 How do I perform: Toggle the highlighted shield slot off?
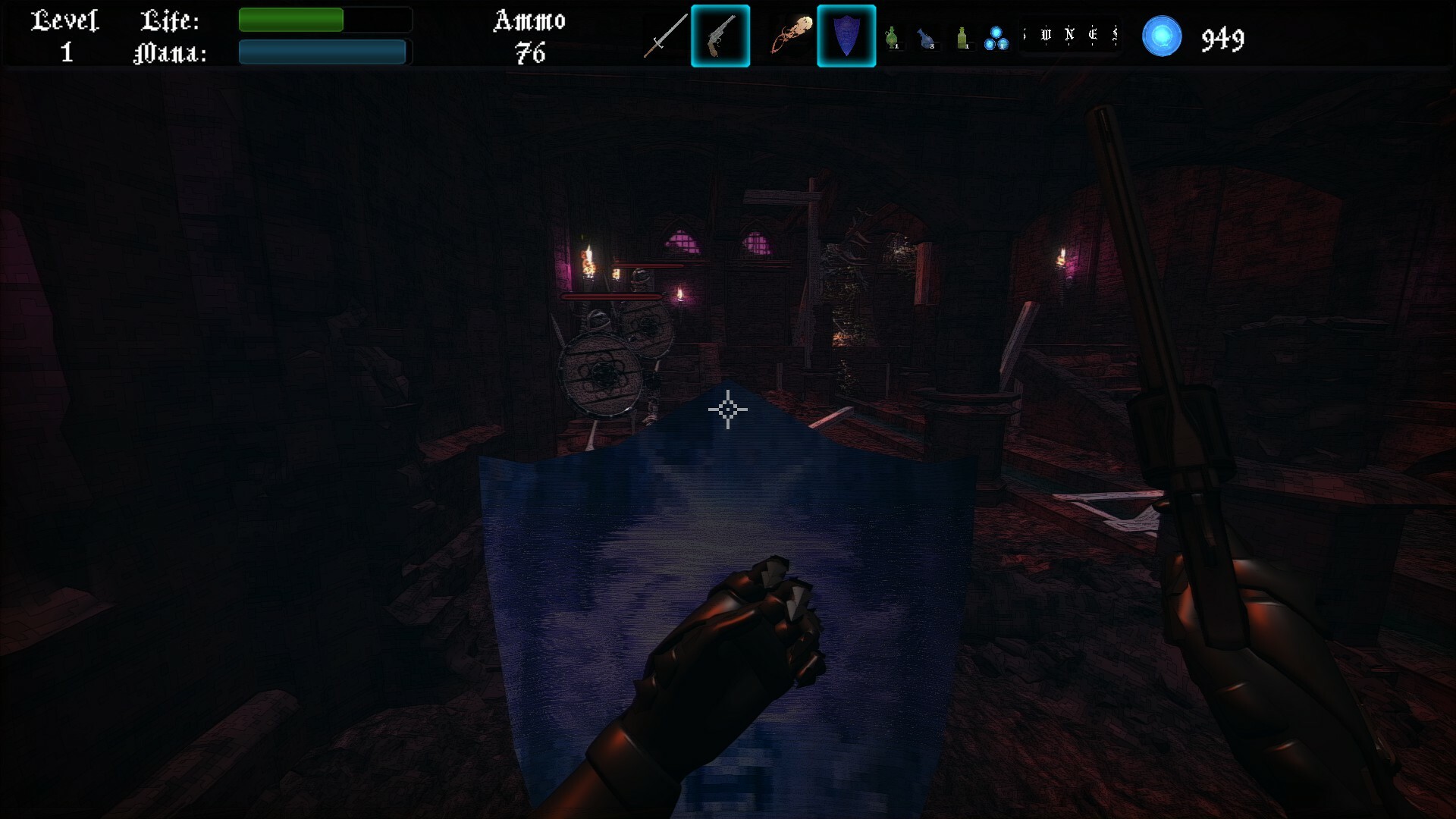point(847,35)
